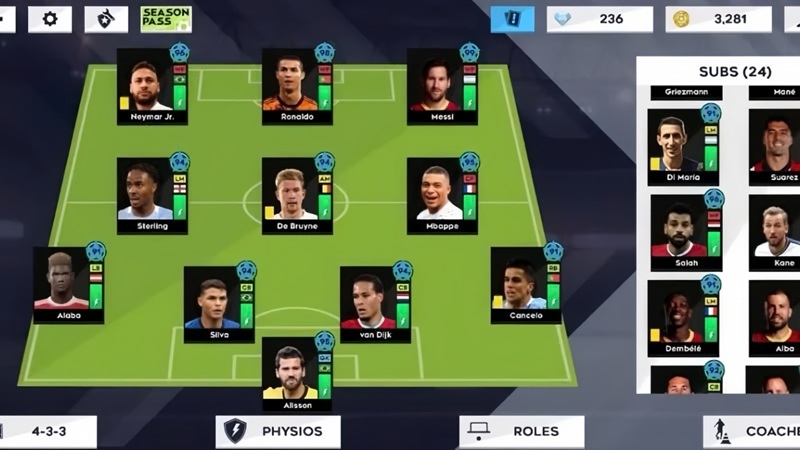This screenshot has width=800, height=450.
Task: Select the Silva center-back card
Action: (219, 304)
